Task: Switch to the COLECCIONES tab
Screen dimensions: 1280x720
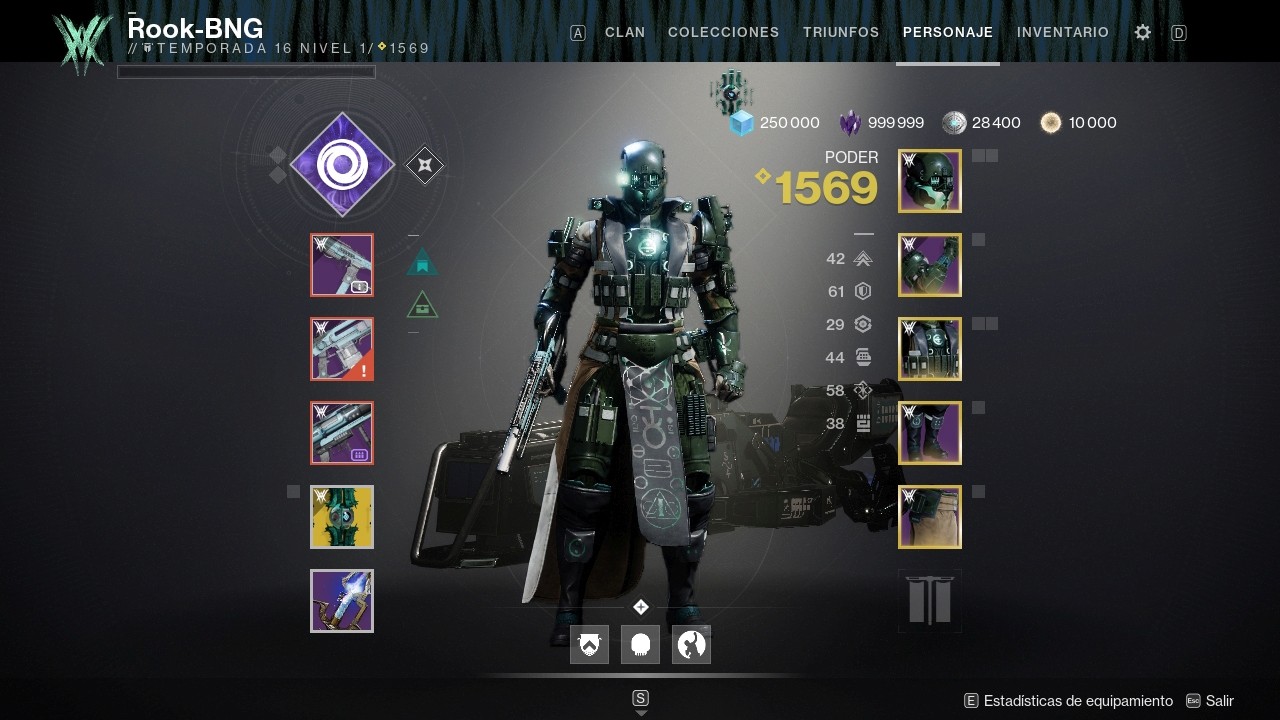Action: pos(723,32)
